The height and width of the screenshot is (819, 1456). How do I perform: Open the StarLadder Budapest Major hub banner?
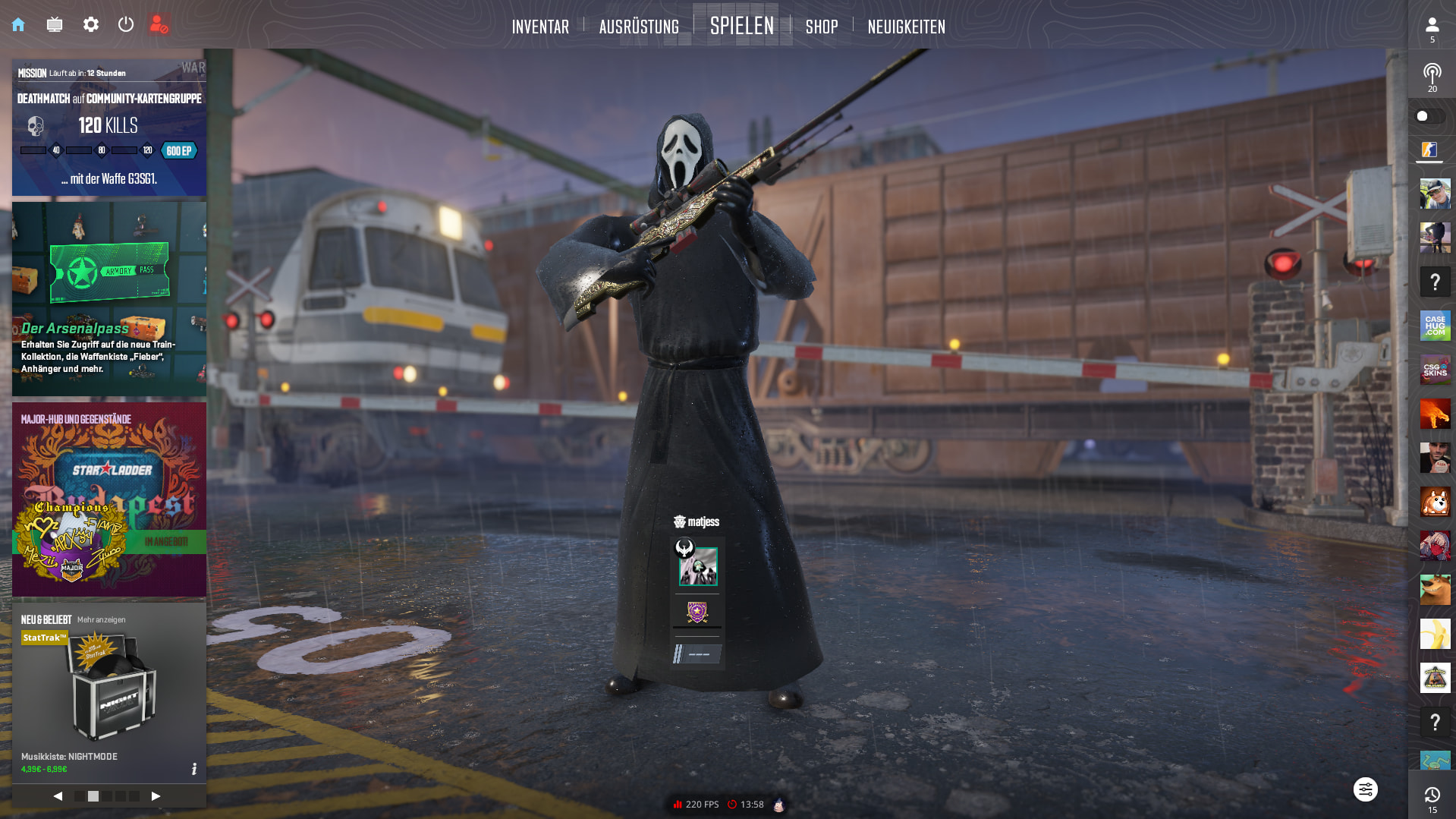108,499
